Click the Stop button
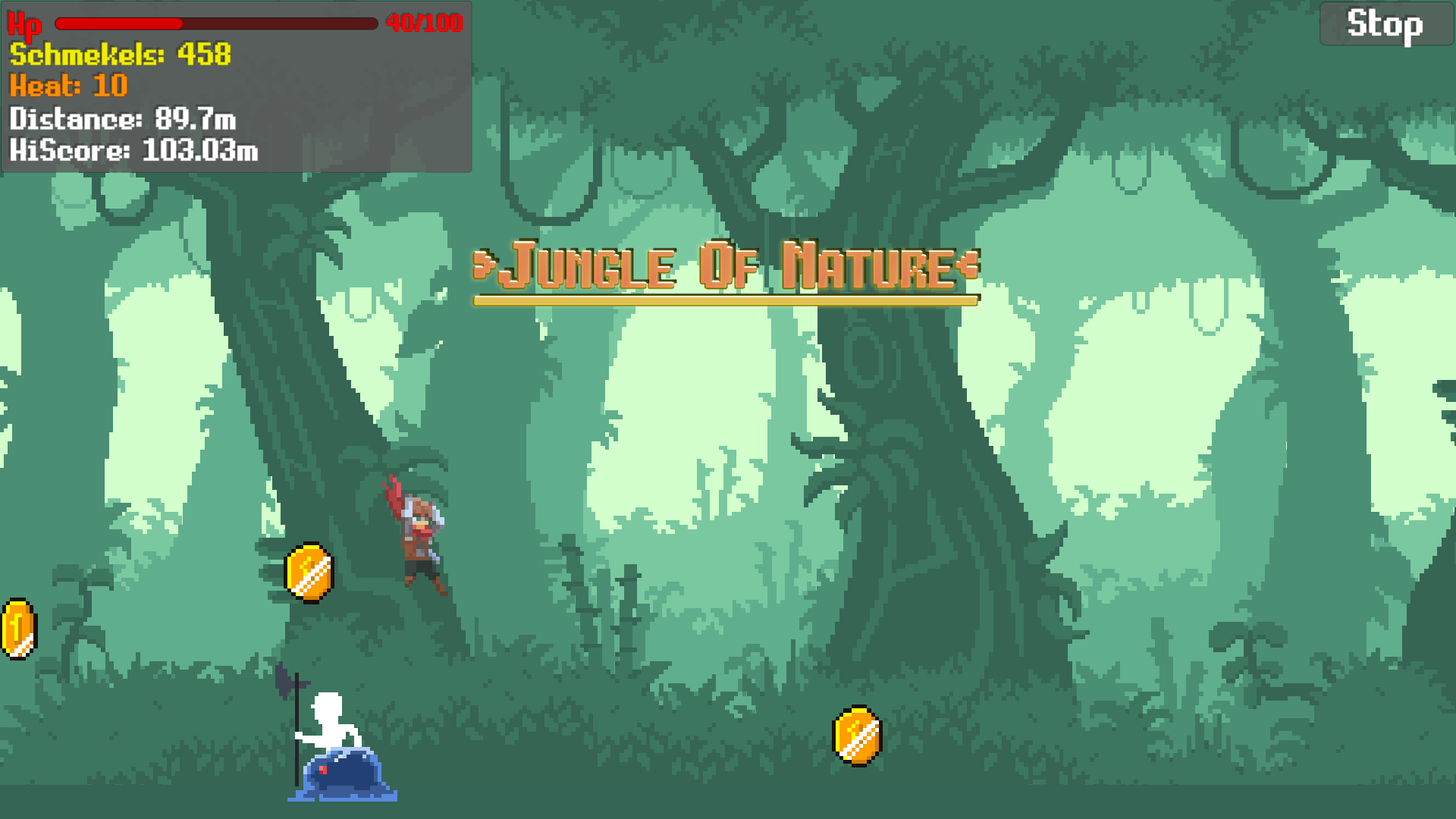1456x819 pixels. coord(1386,24)
